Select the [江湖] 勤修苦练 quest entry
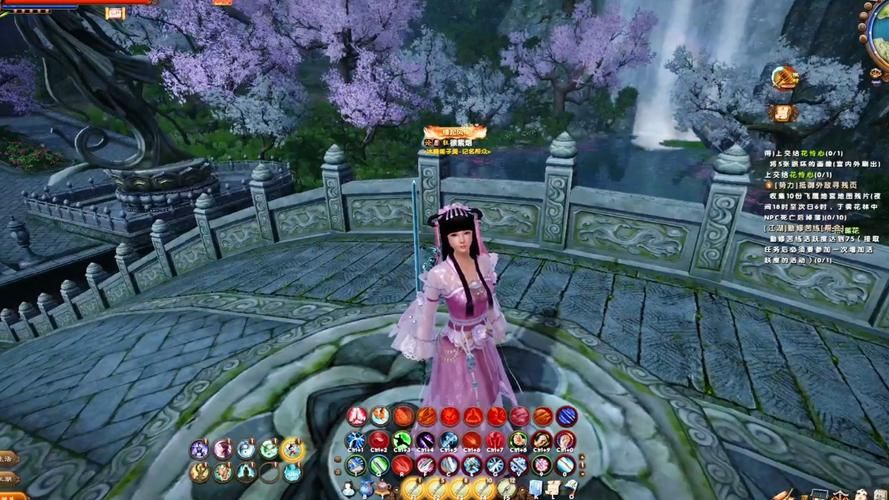Viewport: 889px width, 500px height. click(798, 230)
